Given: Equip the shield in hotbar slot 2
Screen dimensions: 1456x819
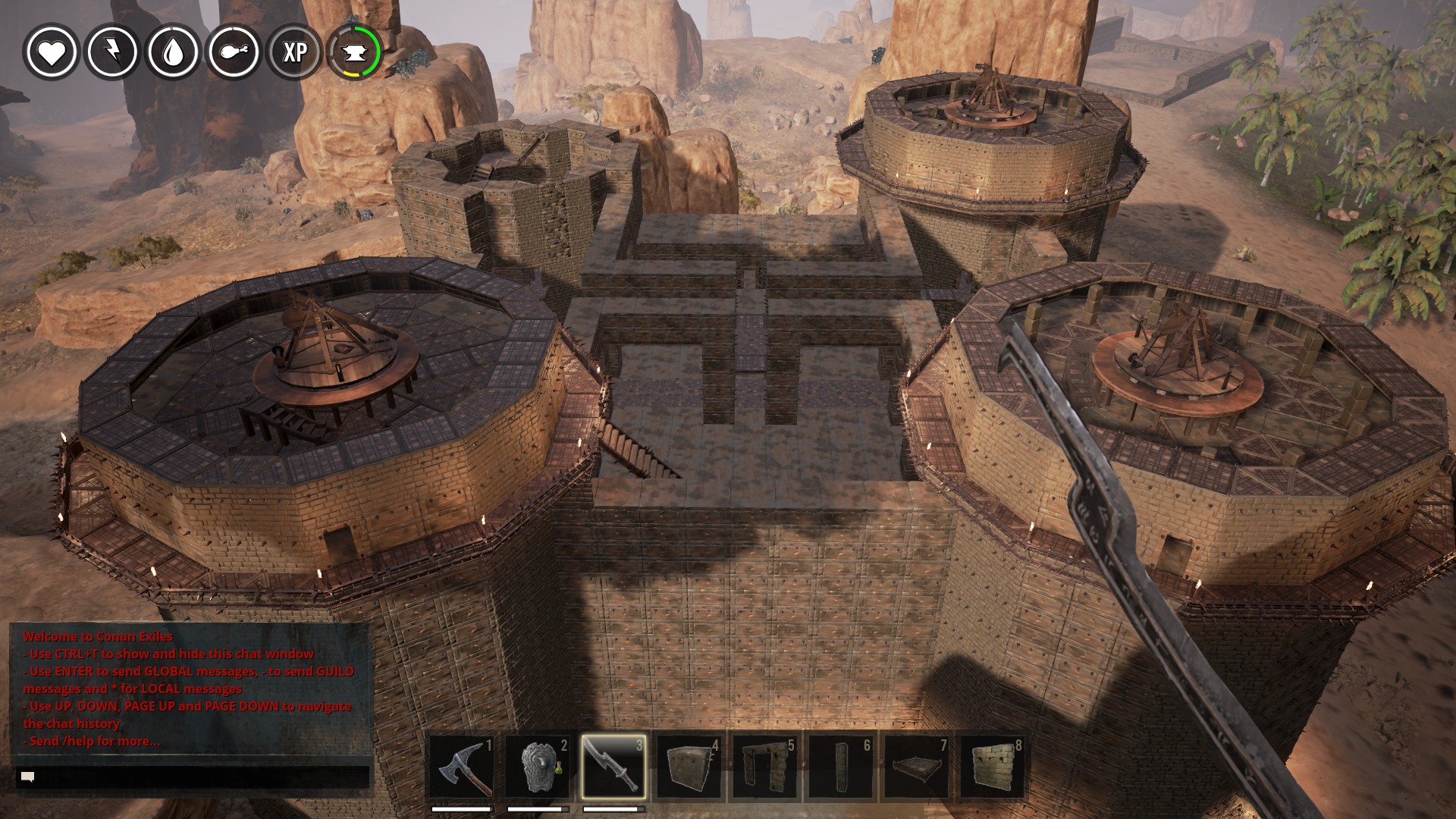Looking at the screenshot, I should 538,767.
